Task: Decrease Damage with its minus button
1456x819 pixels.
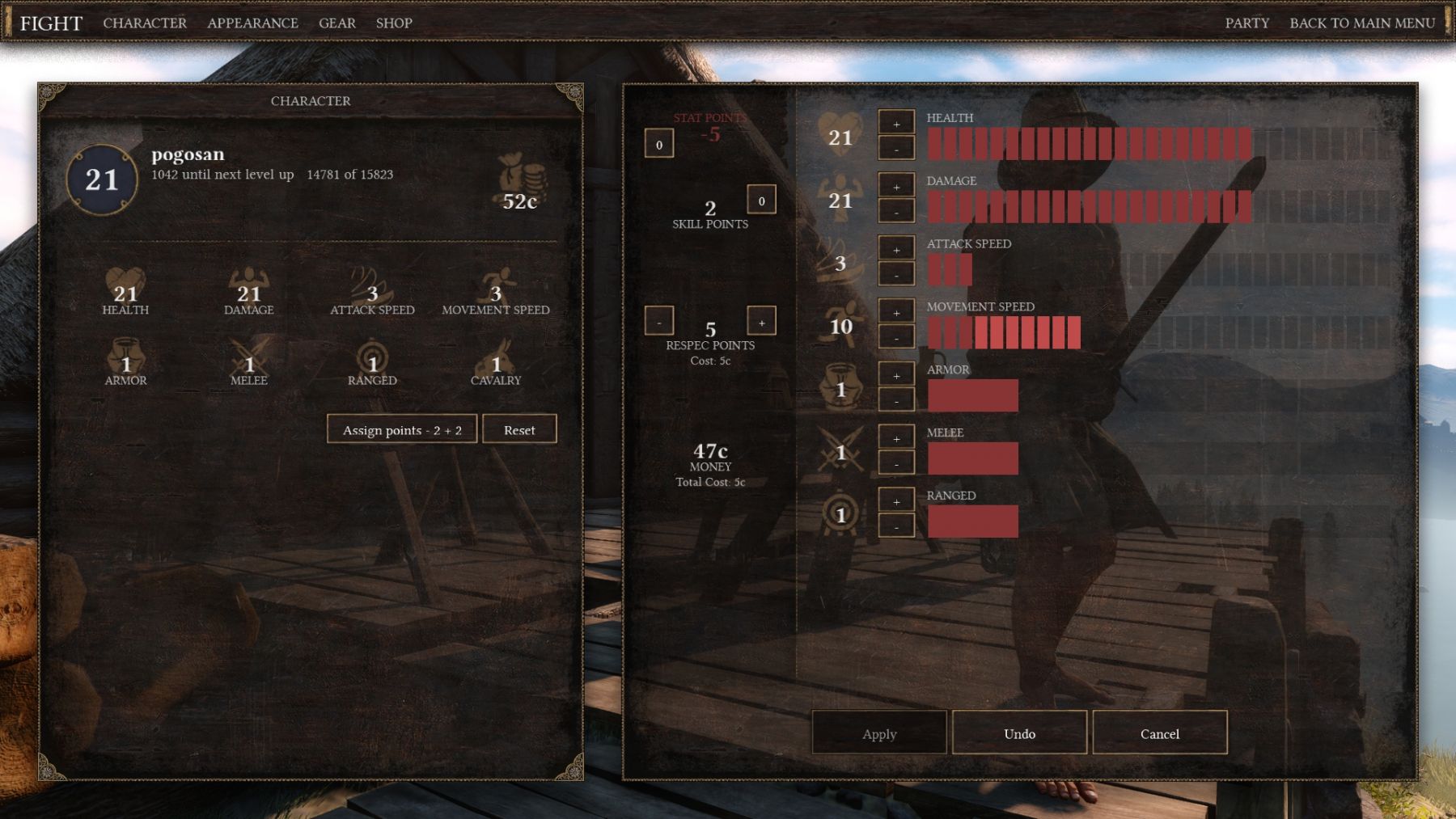Action: tap(896, 212)
